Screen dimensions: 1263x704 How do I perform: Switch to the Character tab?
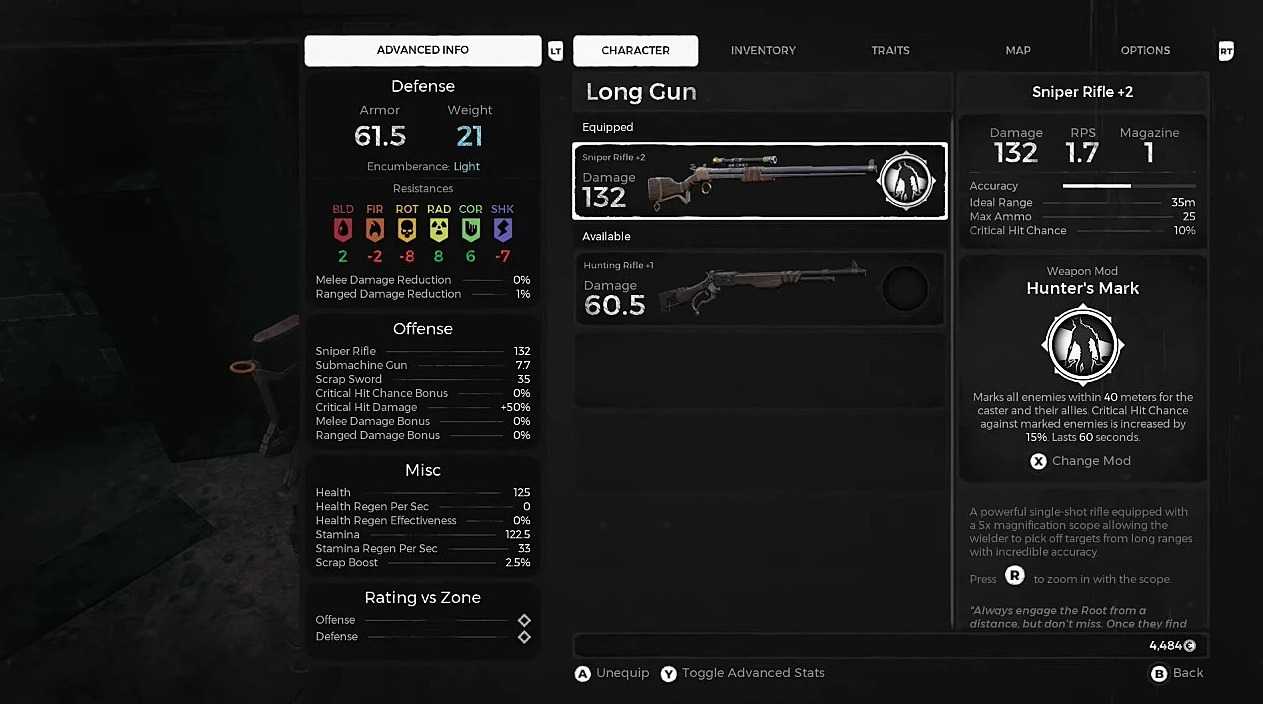tap(635, 50)
